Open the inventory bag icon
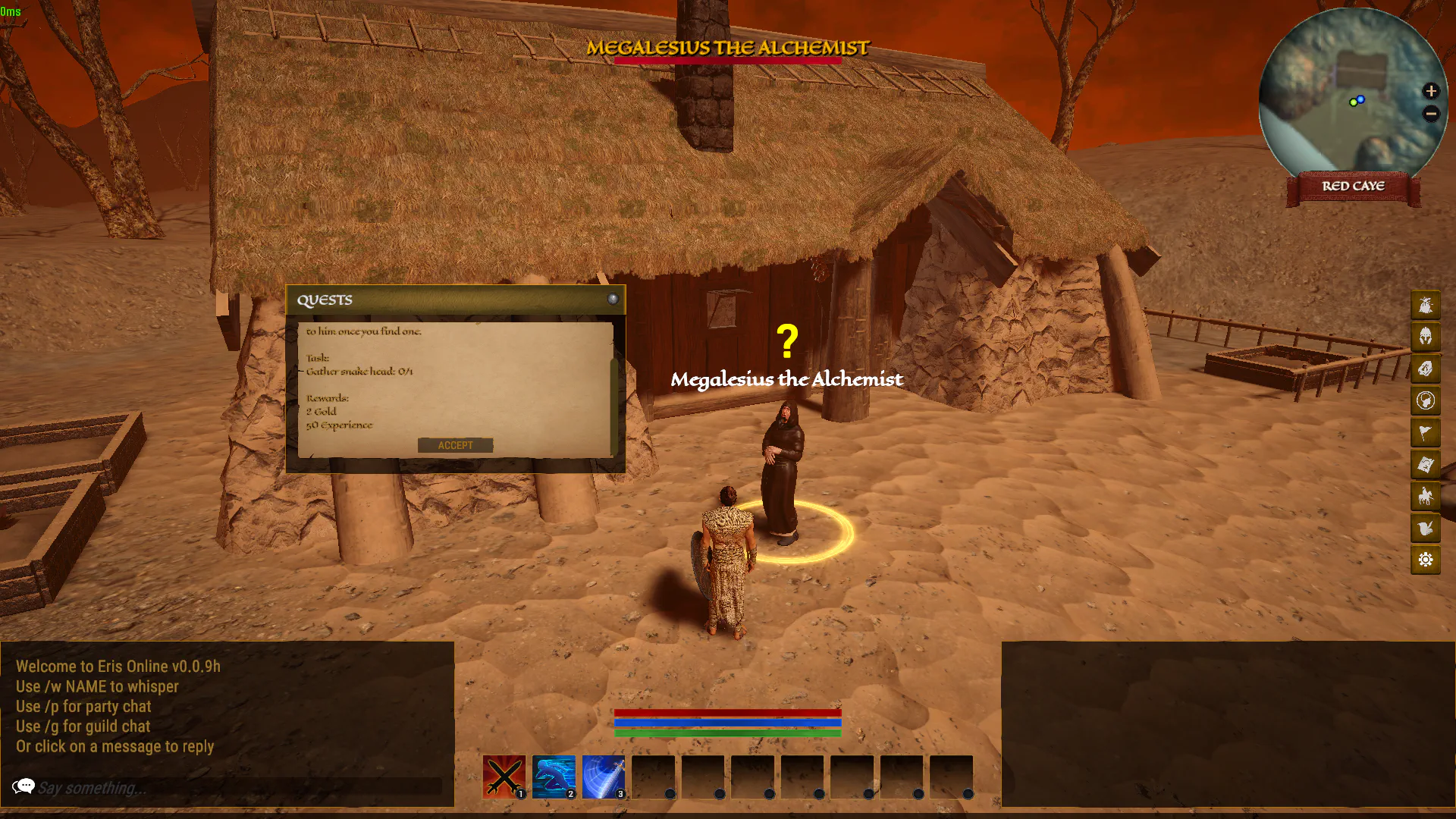1456x819 pixels. [x=1426, y=305]
